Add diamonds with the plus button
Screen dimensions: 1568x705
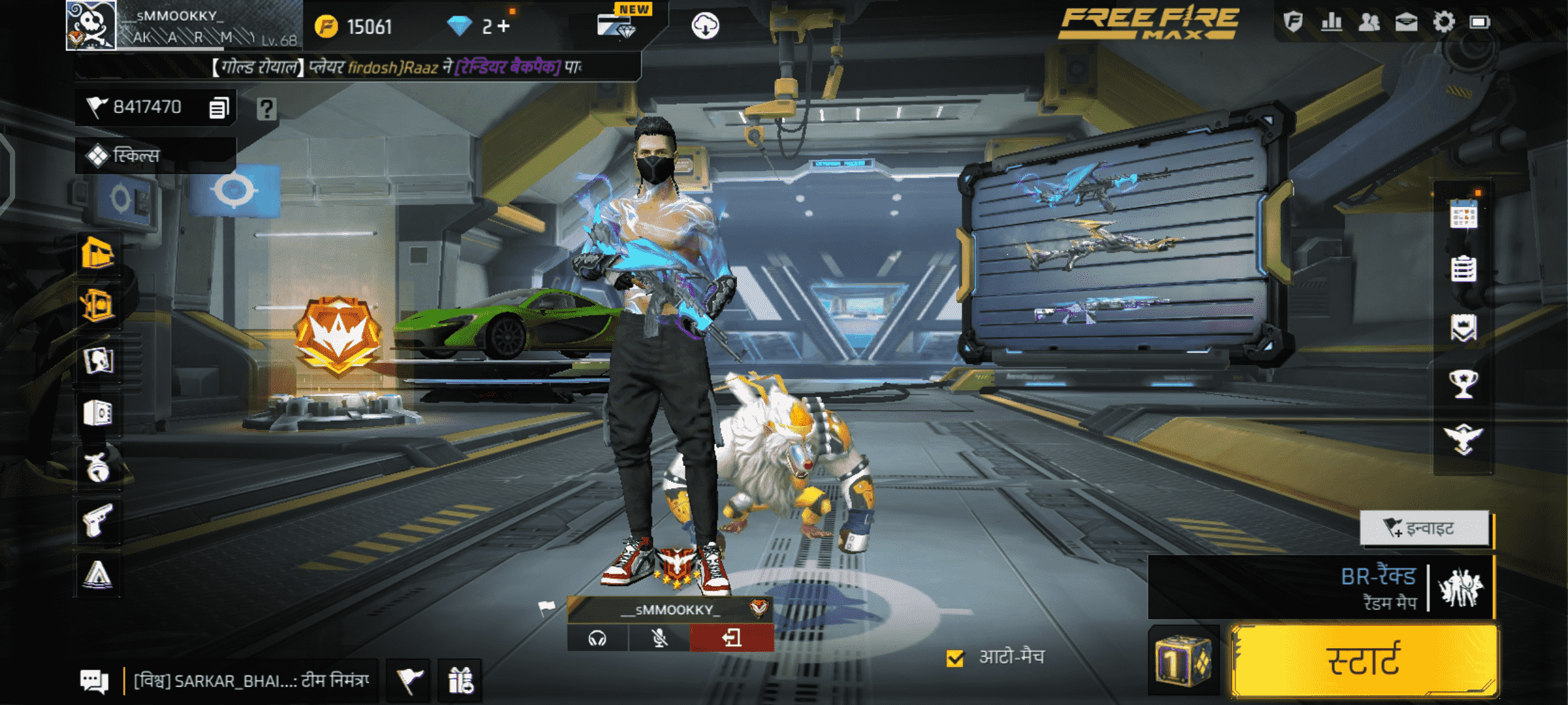503,26
